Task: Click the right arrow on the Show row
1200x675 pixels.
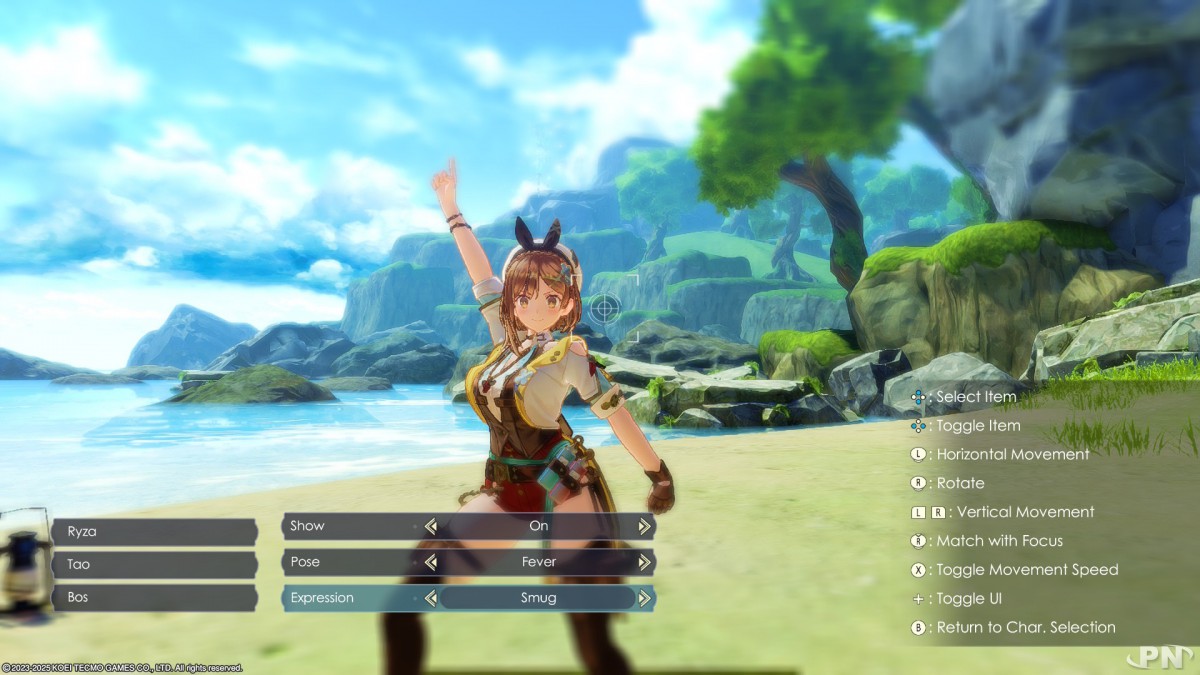Action: click(x=645, y=526)
